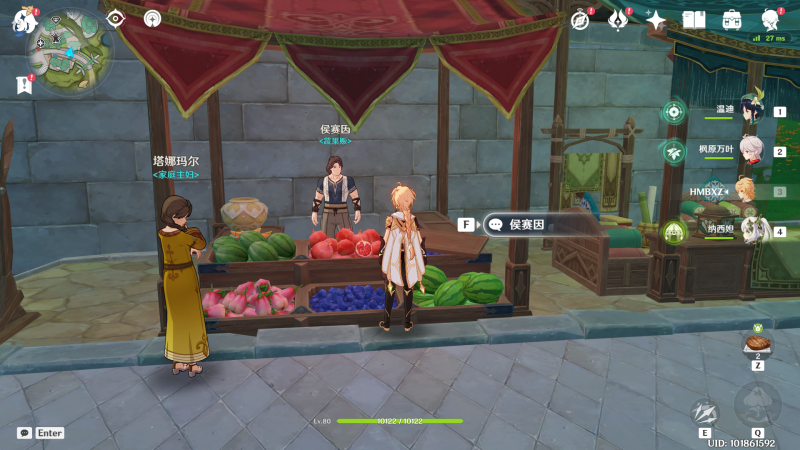The height and width of the screenshot is (450, 800).
Task: Click the round sparkle icon beside the eye icon
Action: 152,18
